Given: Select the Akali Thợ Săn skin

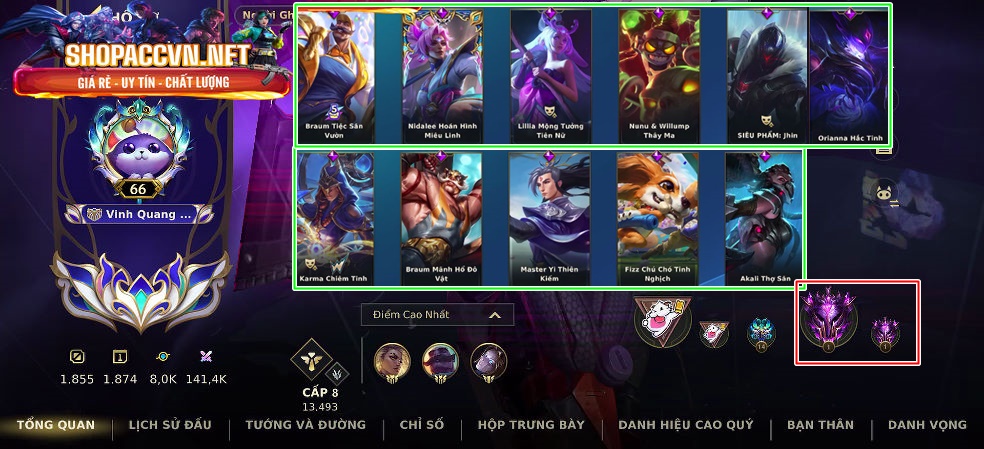Looking at the screenshot, I should [x=765, y=218].
